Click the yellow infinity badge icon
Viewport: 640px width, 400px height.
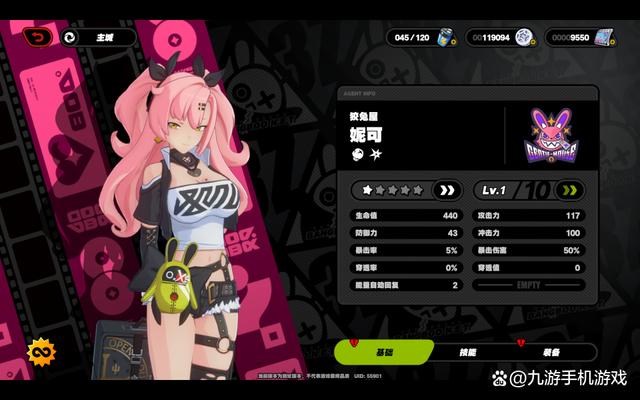pyautogui.click(x=41, y=352)
